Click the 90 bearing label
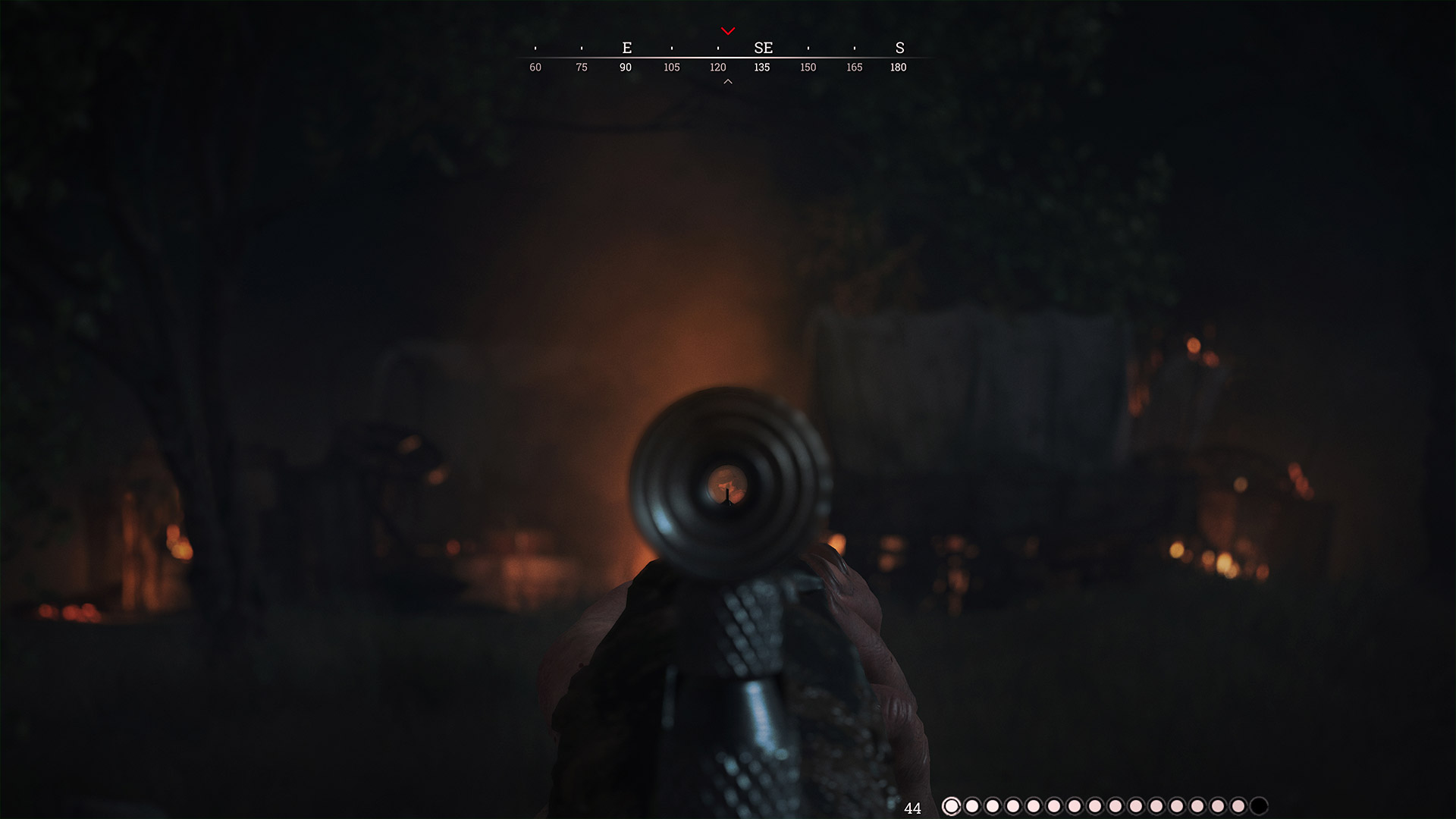The width and height of the screenshot is (1456, 819). (626, 67)
